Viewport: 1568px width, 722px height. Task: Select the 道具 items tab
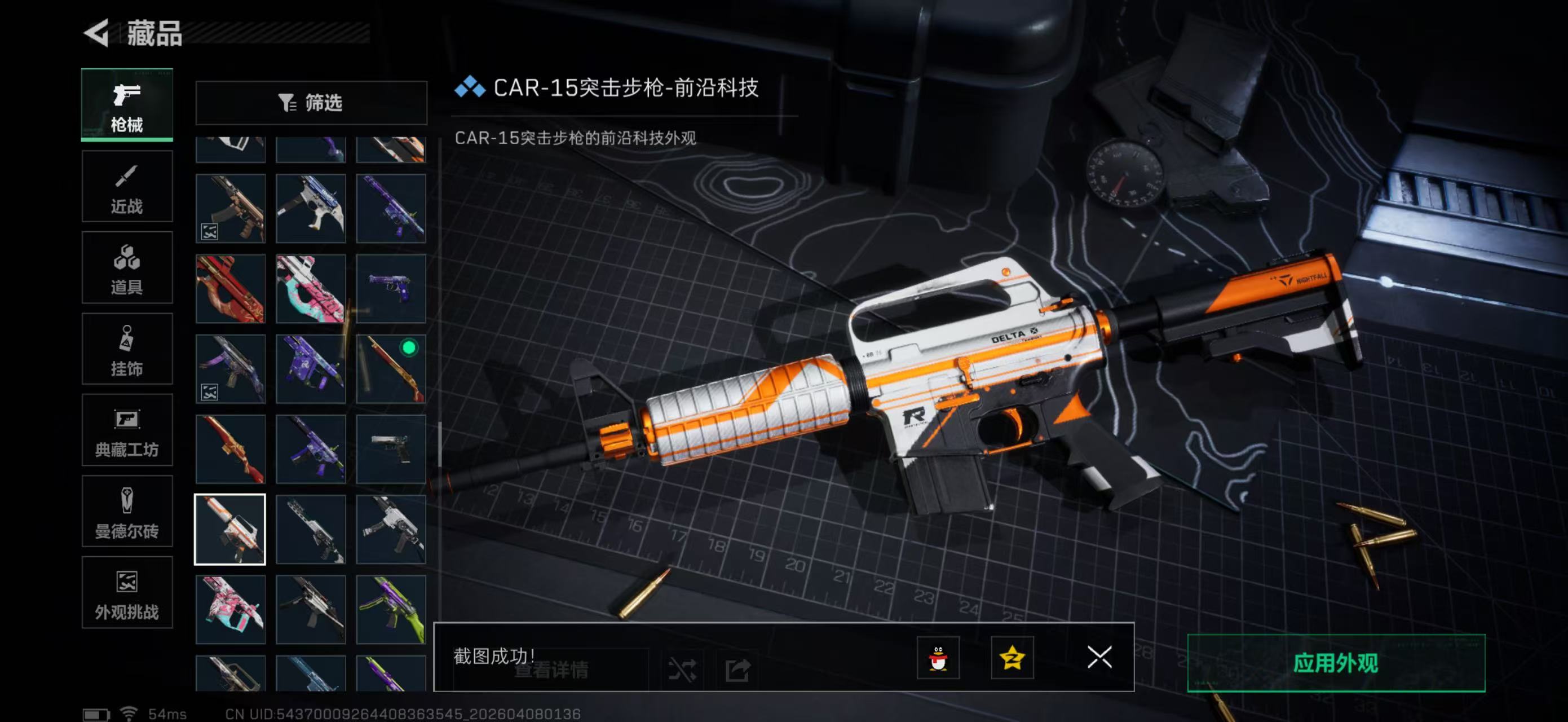coord(127,268)
